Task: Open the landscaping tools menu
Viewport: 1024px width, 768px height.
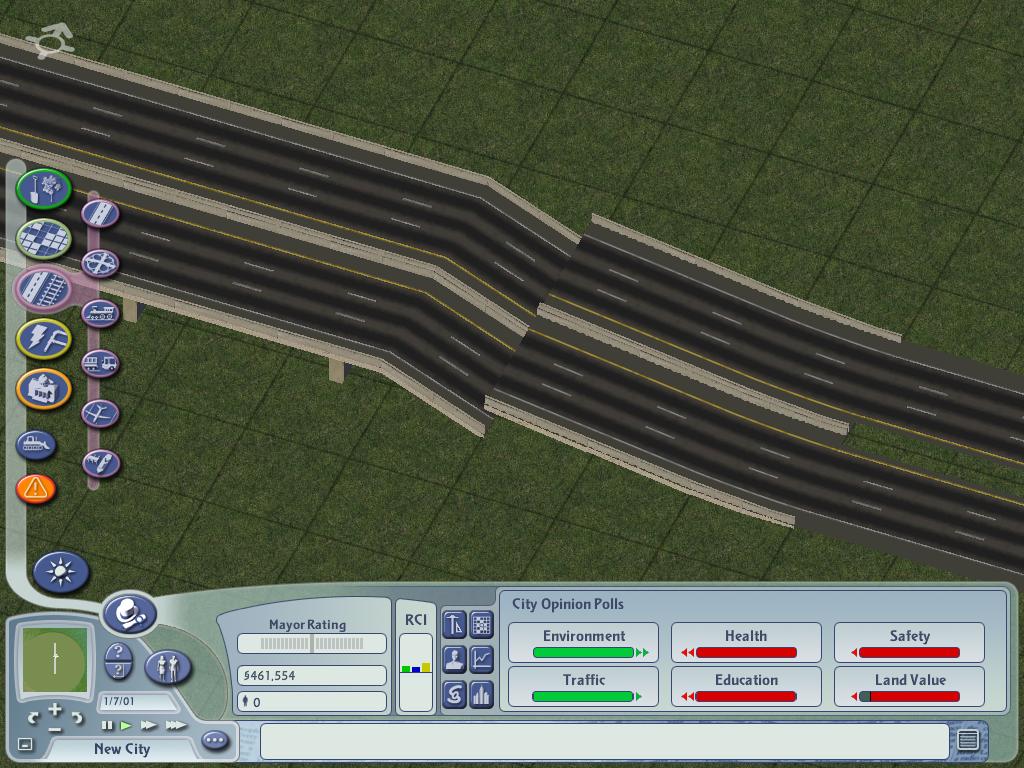Action: (x=43, y=188)
